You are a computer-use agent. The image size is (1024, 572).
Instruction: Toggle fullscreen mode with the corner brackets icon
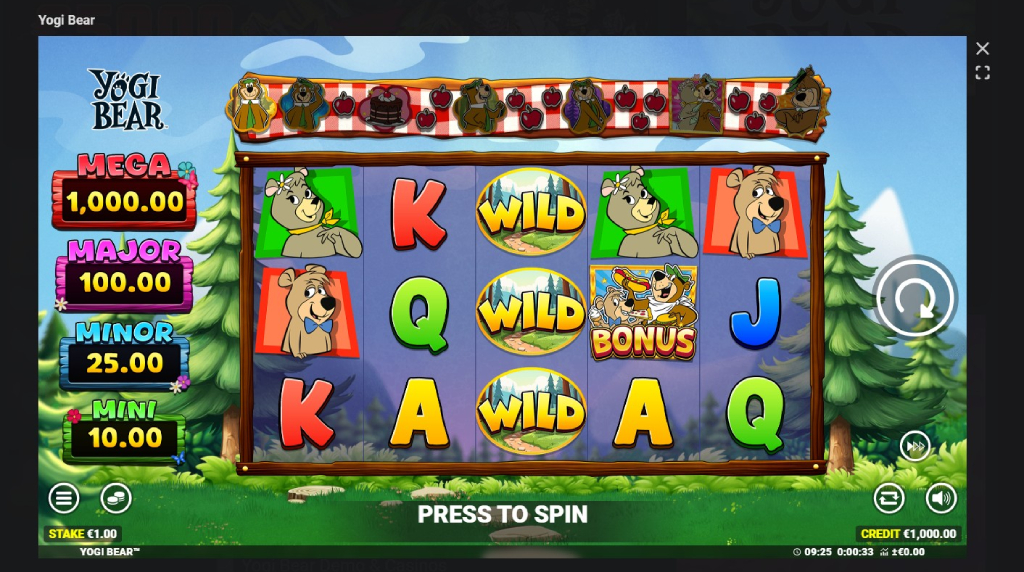pos(982,73)
